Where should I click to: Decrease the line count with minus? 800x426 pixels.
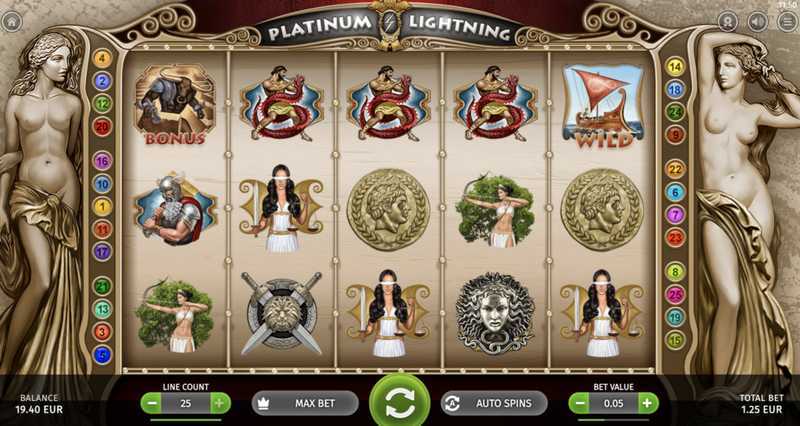(x=151, y=403)
